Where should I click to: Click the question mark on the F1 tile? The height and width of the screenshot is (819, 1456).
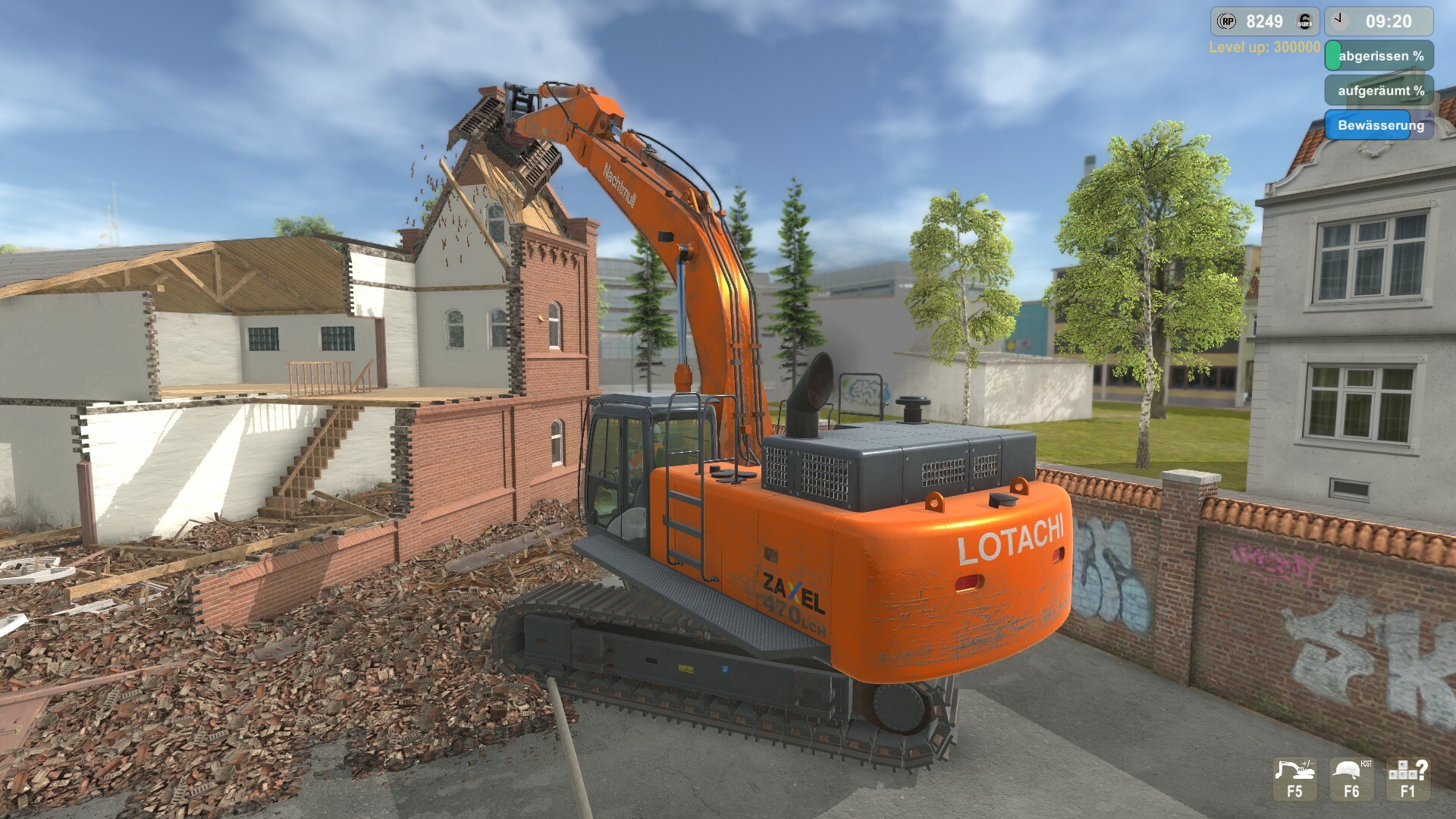(1421, 770)
